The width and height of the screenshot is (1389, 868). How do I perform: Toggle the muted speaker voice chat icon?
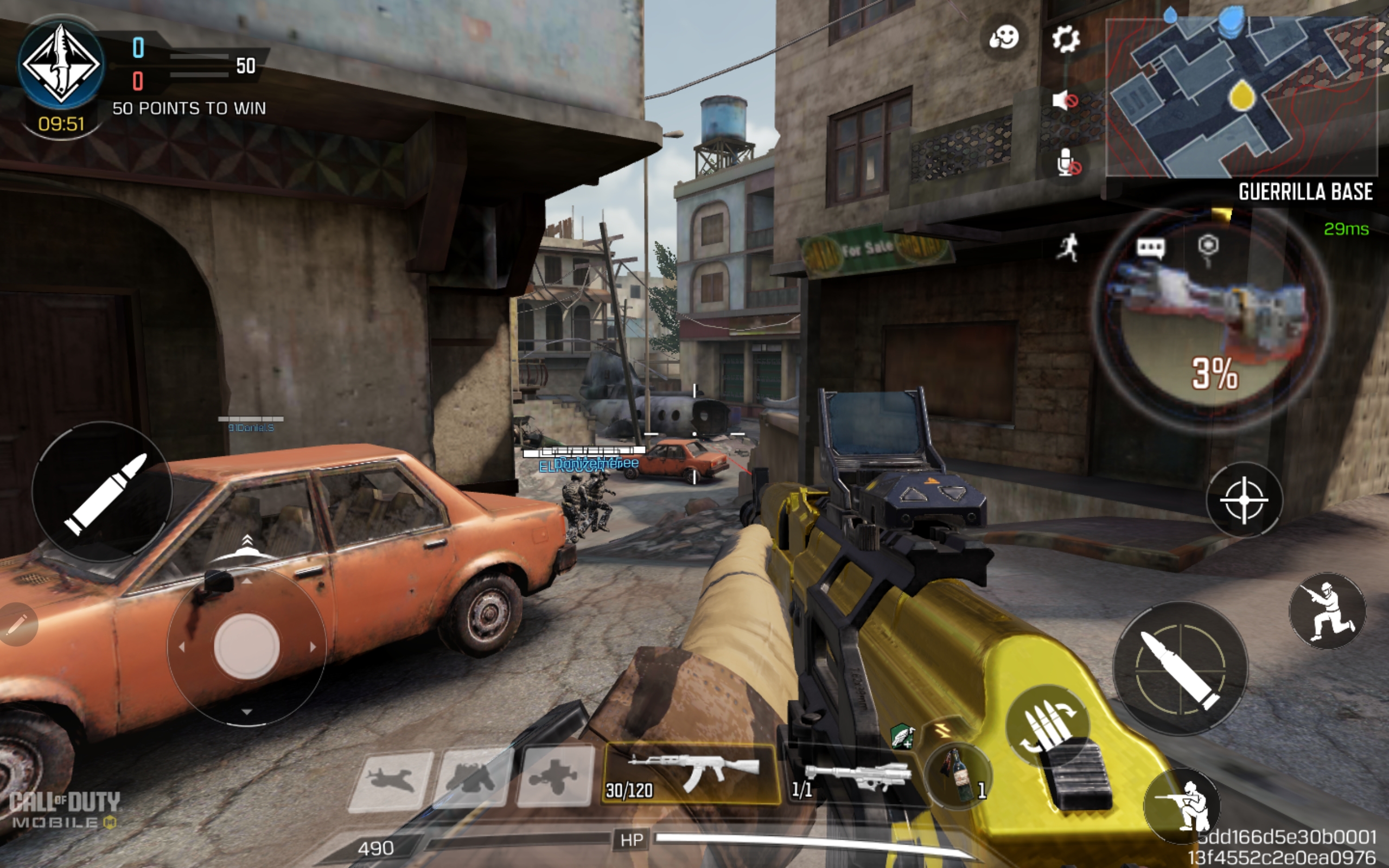[1065, 101]
